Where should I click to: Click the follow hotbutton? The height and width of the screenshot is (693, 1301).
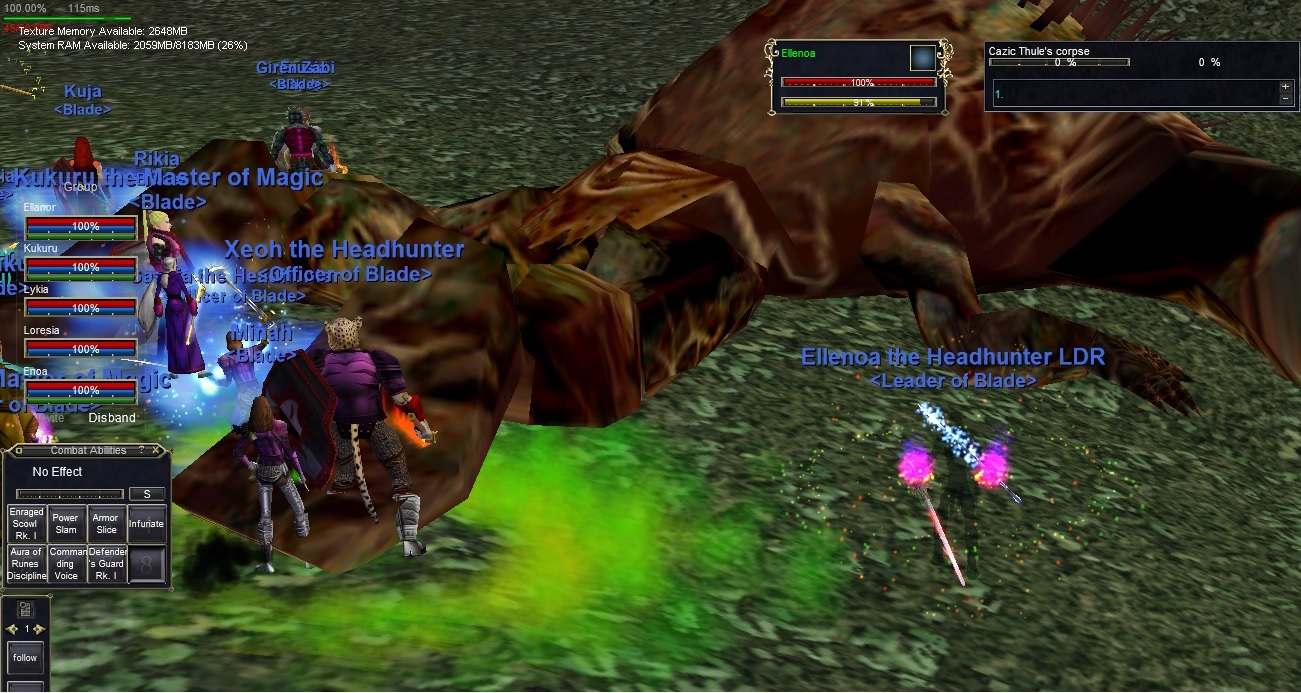point(25,657)
